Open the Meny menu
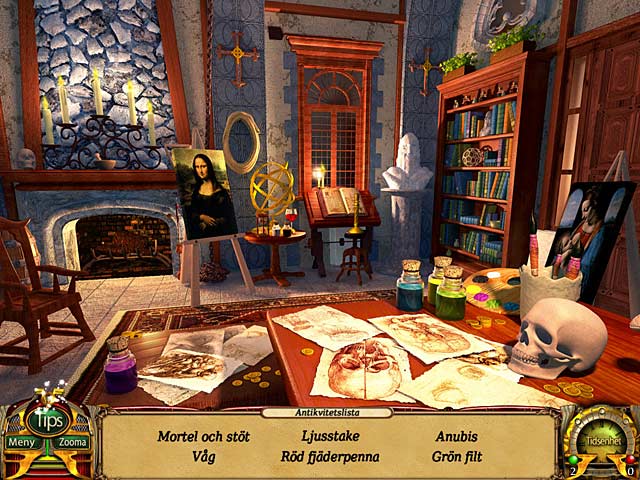This screenshot has width=640, height=480. pos(21,442)
